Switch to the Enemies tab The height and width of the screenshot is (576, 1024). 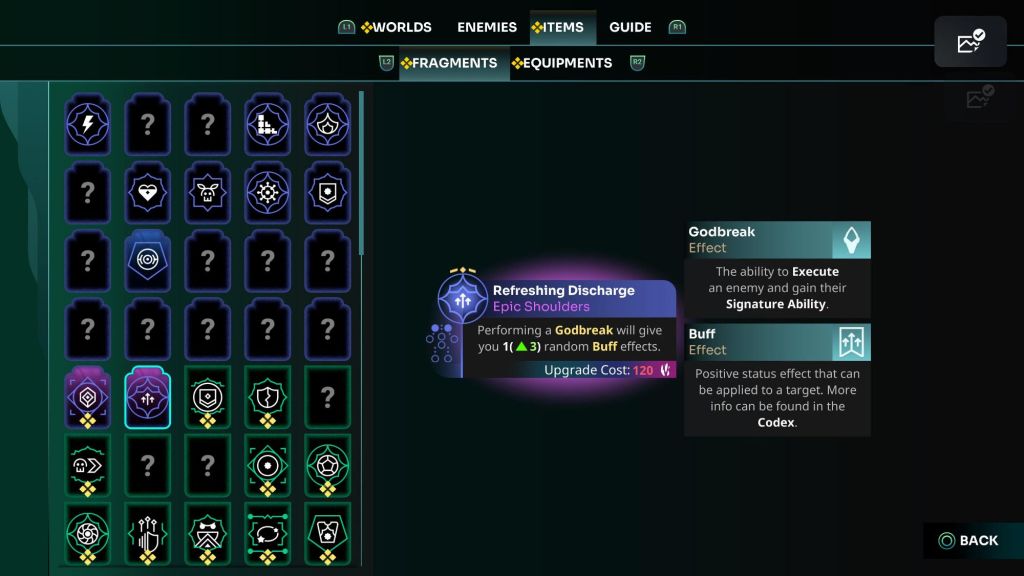coord(487,27)
